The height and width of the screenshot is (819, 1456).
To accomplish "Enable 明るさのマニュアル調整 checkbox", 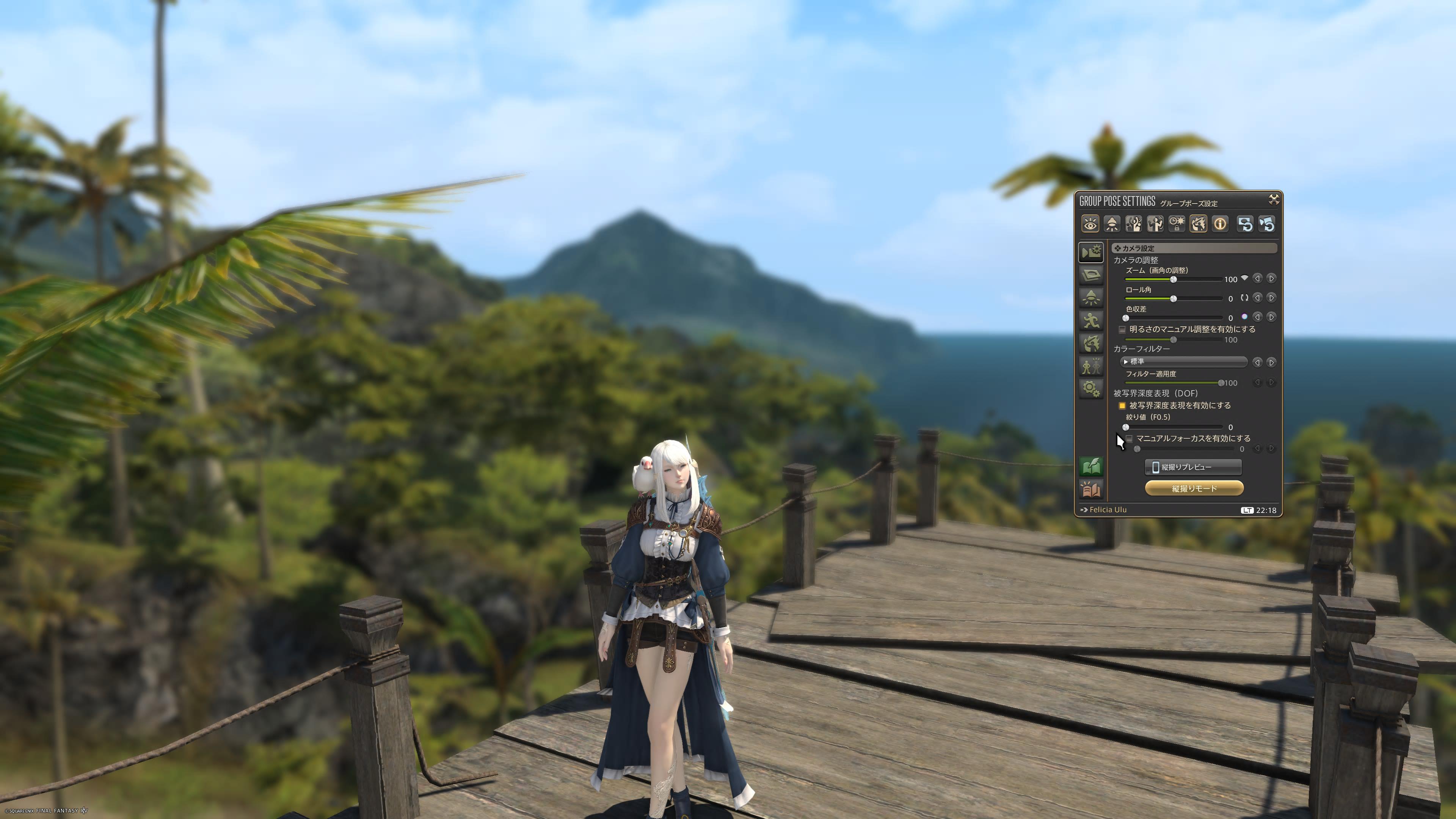I will 1122,329.
